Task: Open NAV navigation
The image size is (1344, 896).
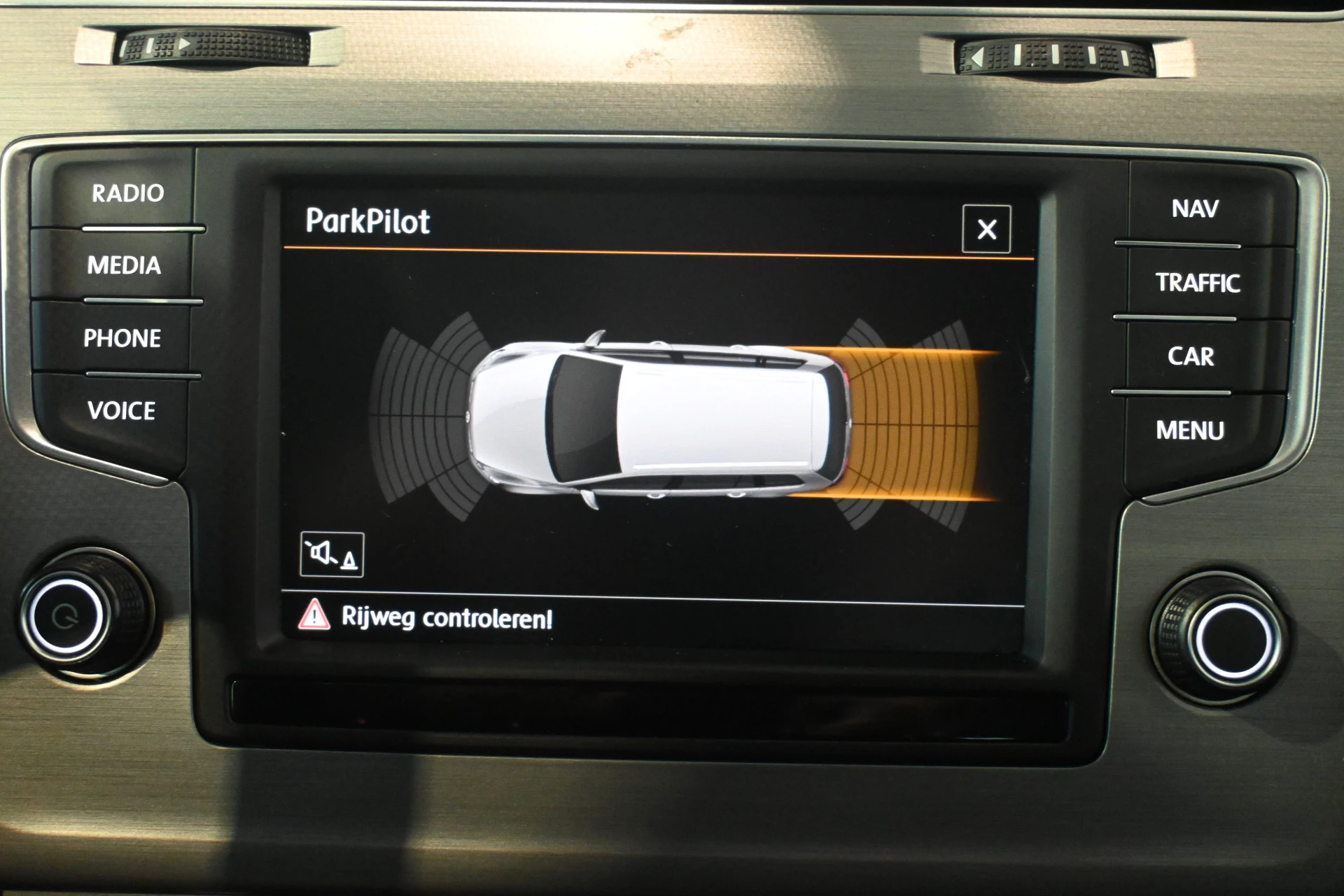Action: click(1194, 209)
